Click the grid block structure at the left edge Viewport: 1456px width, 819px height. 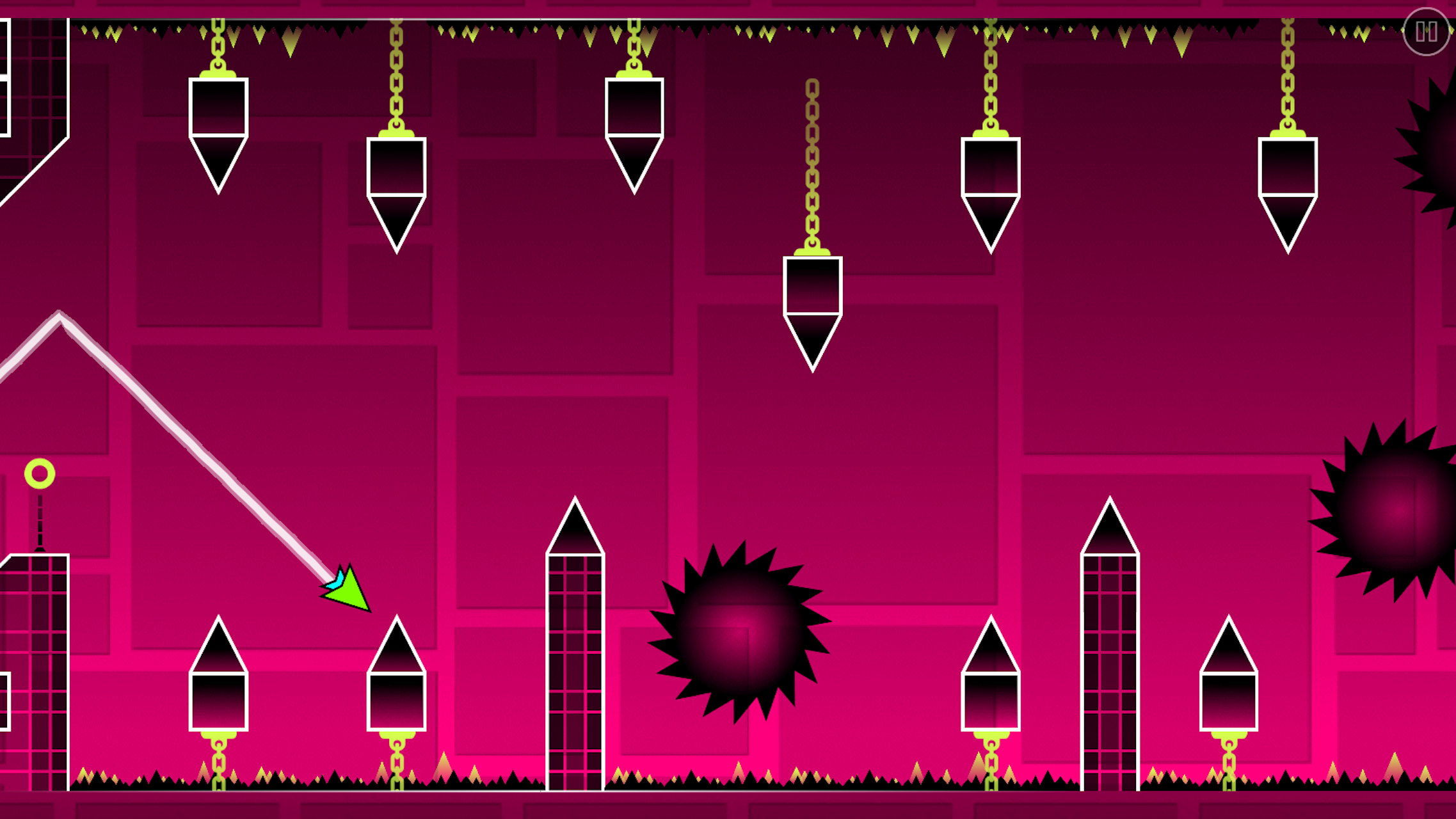coord(32,672)
